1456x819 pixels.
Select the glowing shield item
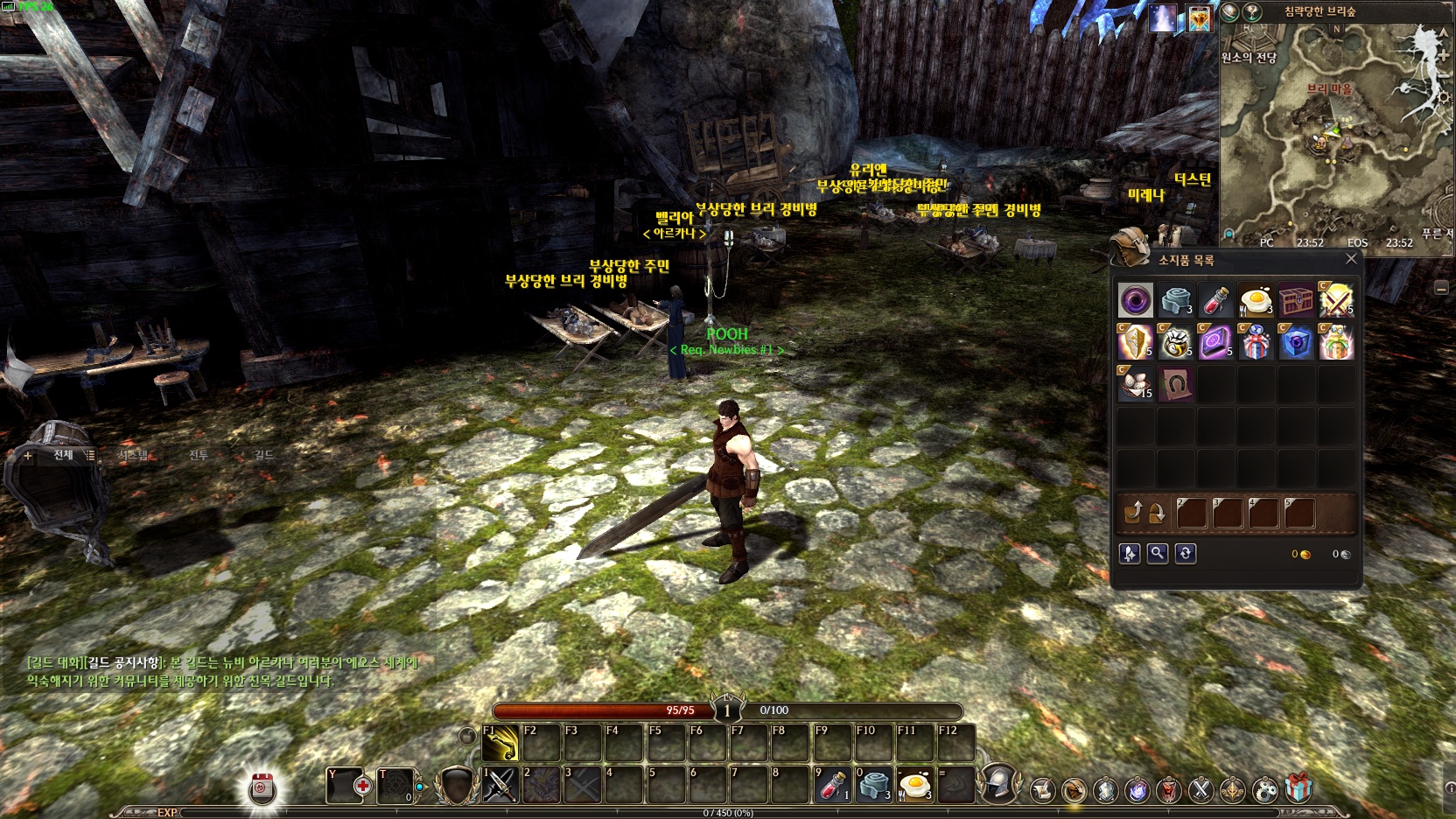pyautogui.click(x=1136, y=342)
